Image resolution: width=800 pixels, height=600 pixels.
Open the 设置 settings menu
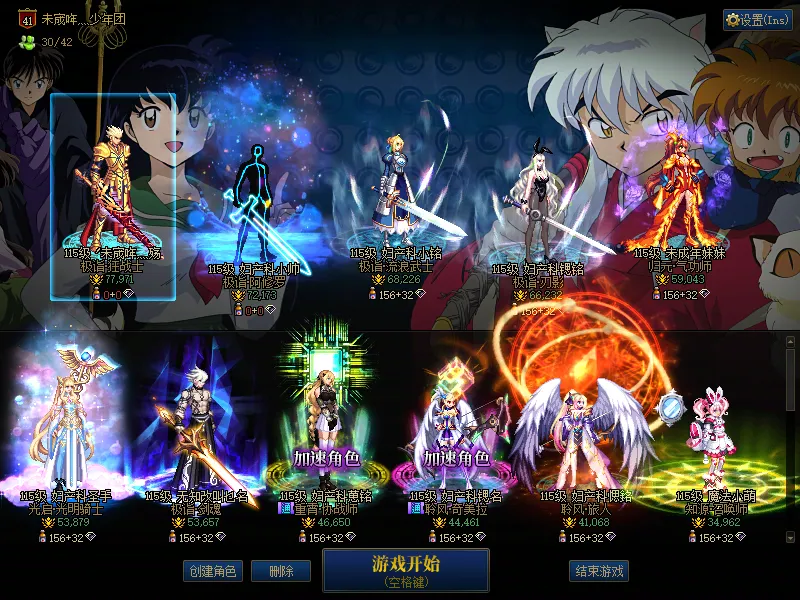click(758, 20)
